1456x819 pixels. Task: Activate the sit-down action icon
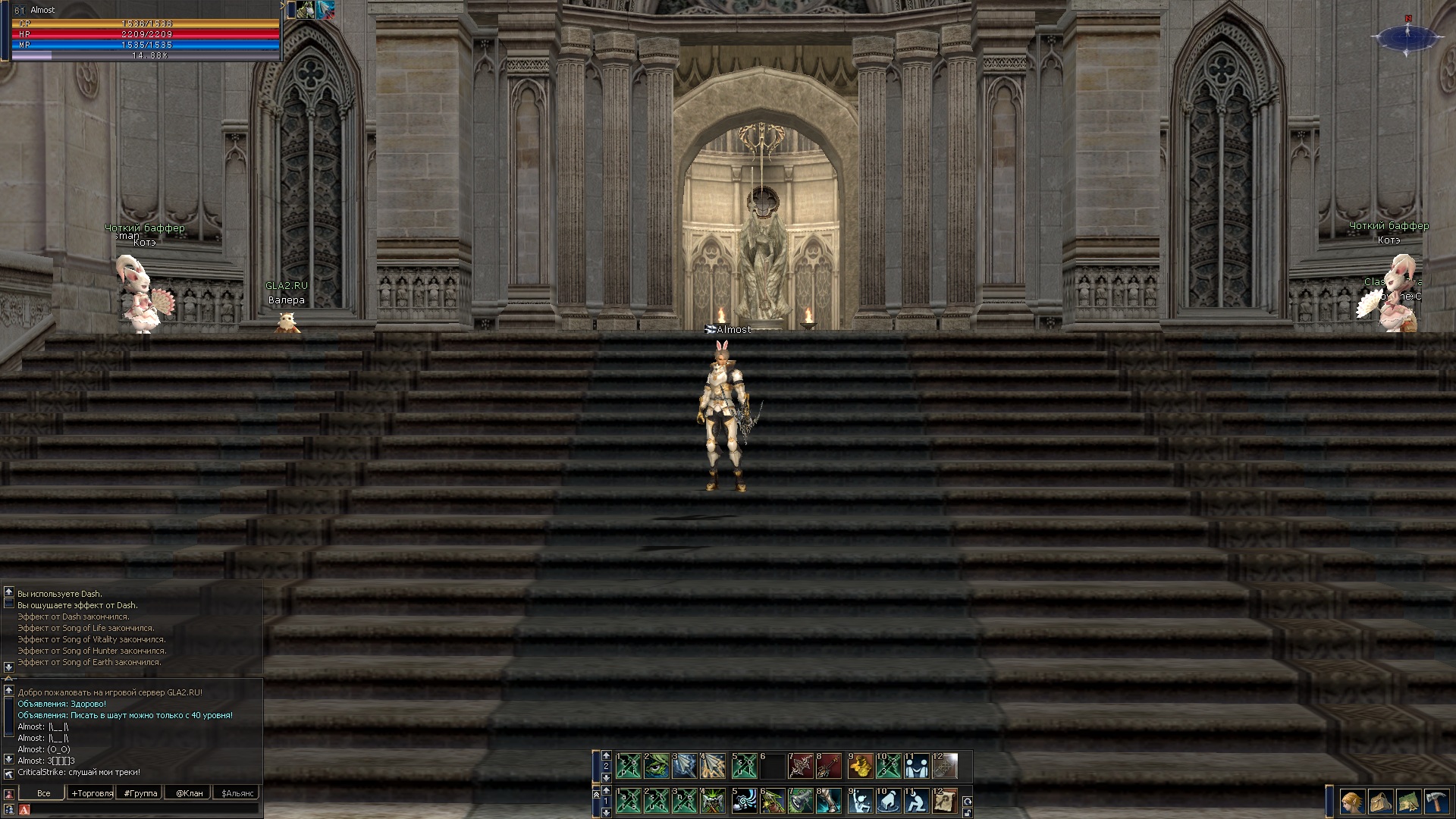pos(916,801)
